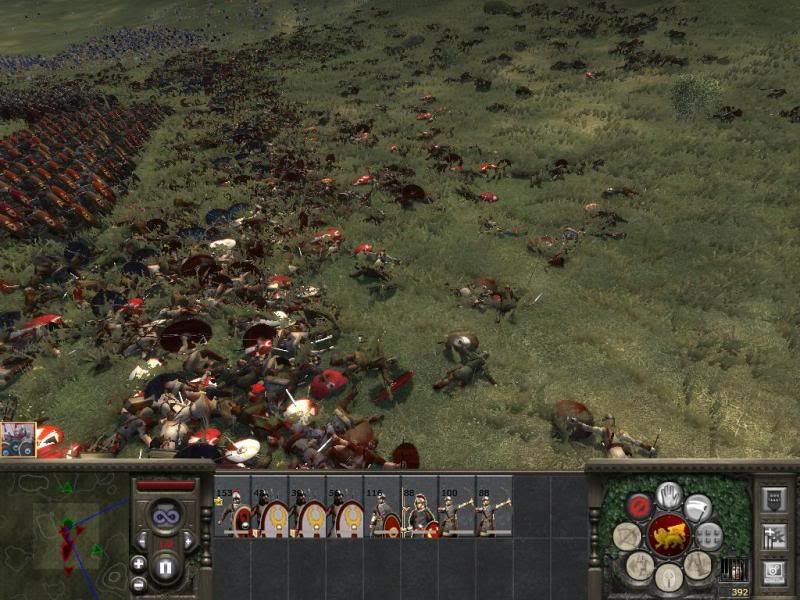The image size is (800, 600).
Task: Click the banner and axe side panel button
Action: pos(773,537)
